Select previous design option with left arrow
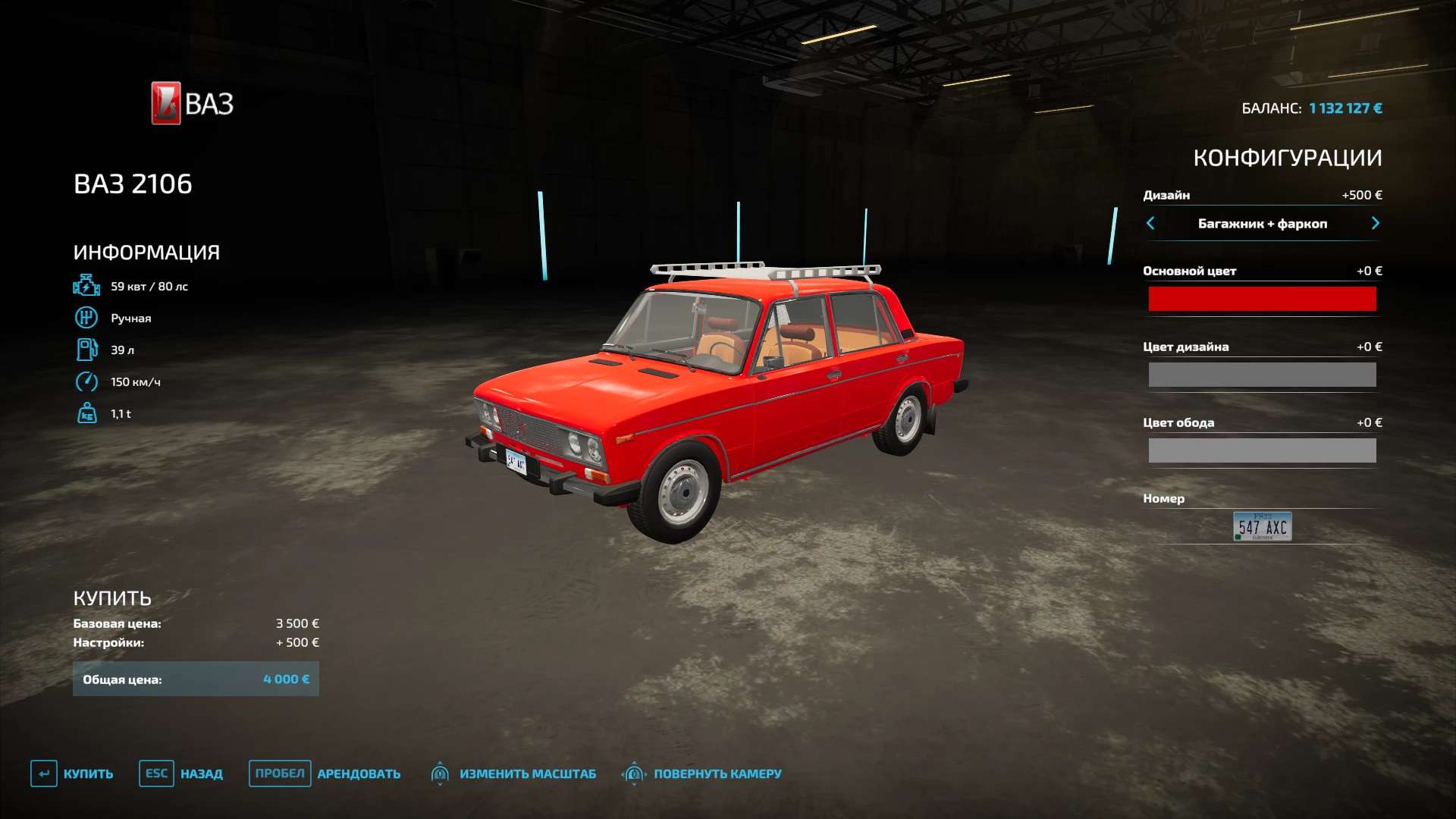Viewport: 1456px width, 819px height. coord(1150,223)
